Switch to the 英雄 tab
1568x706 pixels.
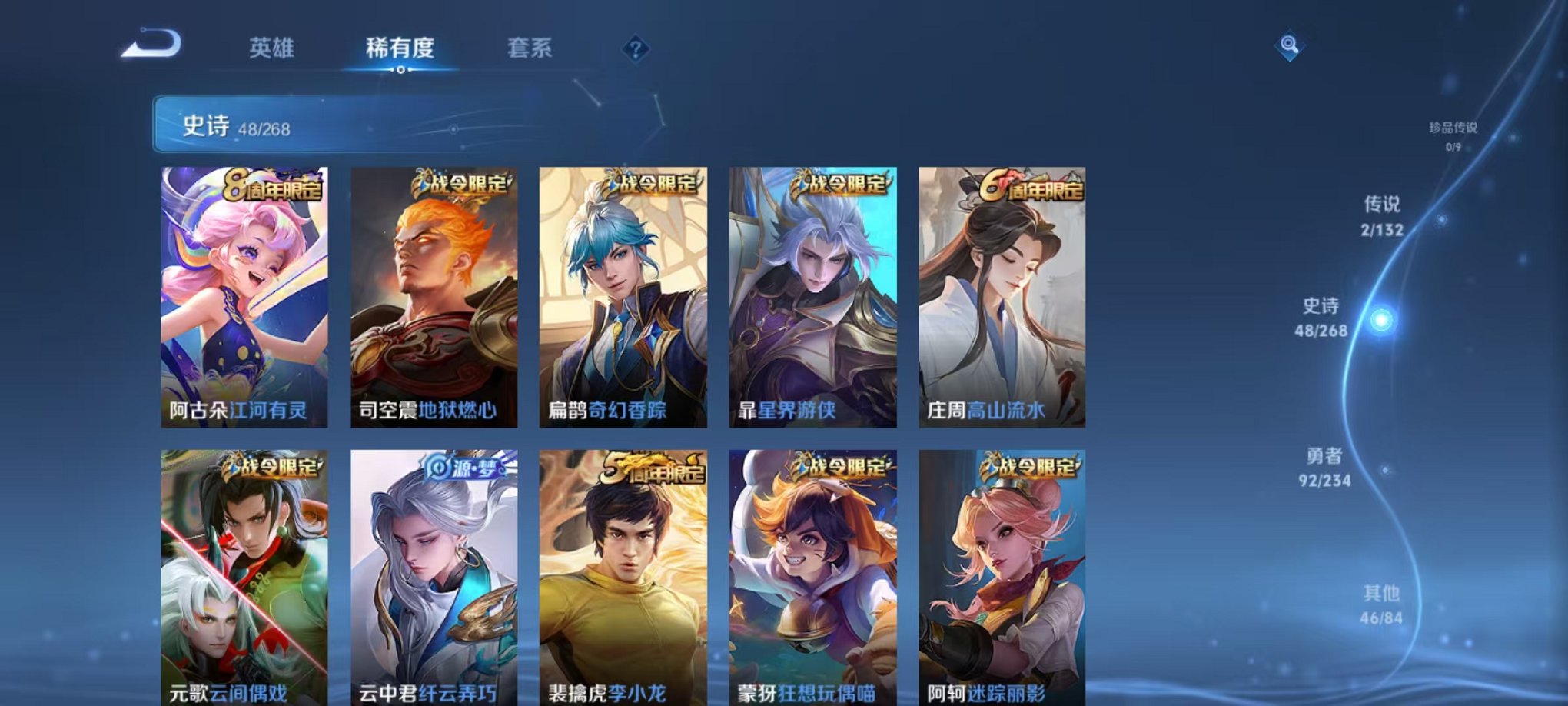273,48
